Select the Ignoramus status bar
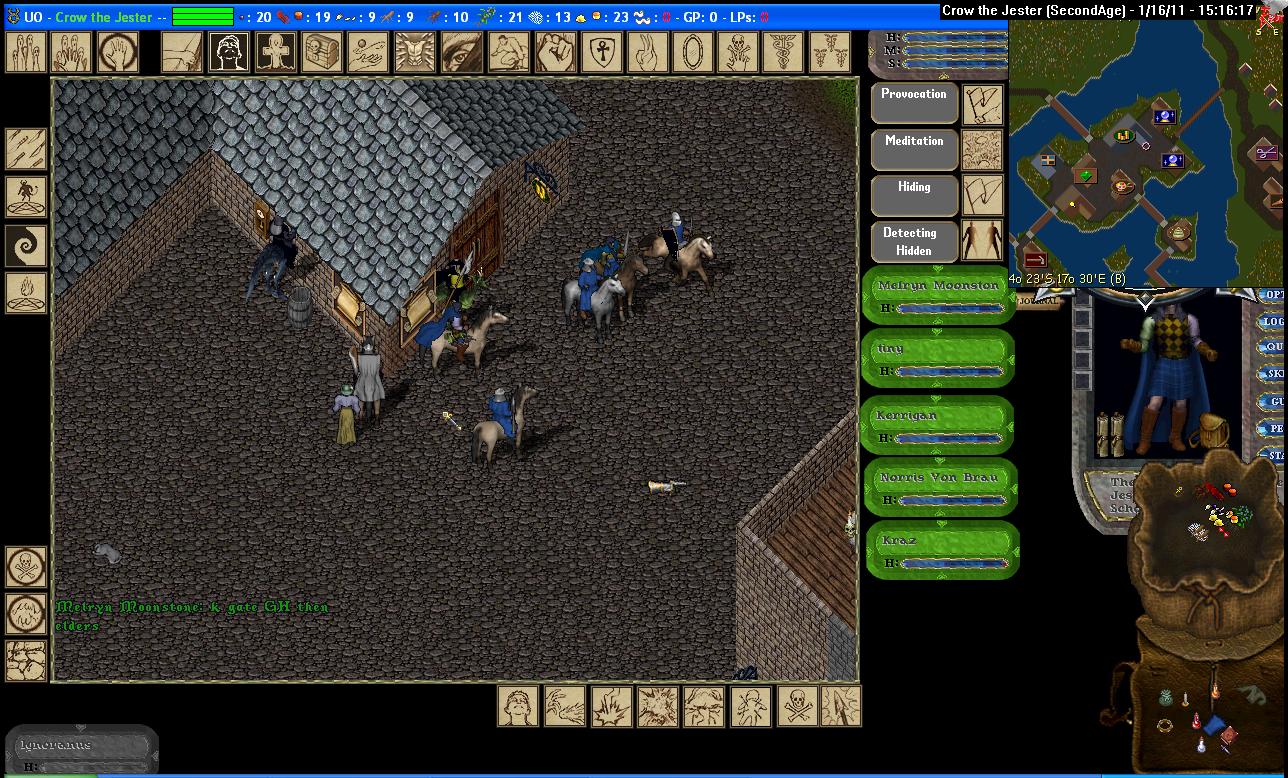Image resolution: width=1288 pixels, height=778 pixels. tap(80, 752)
